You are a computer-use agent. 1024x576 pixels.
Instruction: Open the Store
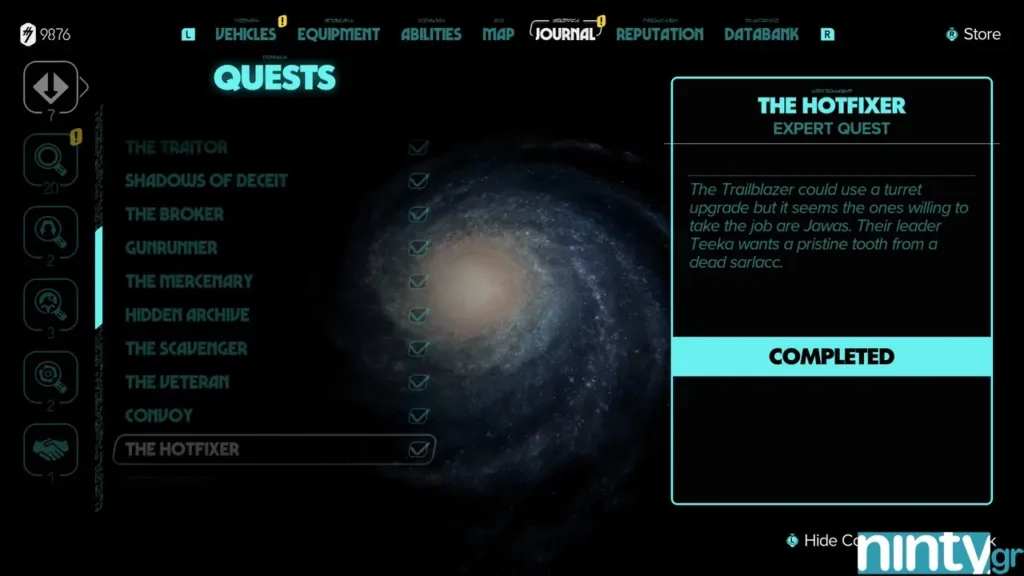coord(980,34)
